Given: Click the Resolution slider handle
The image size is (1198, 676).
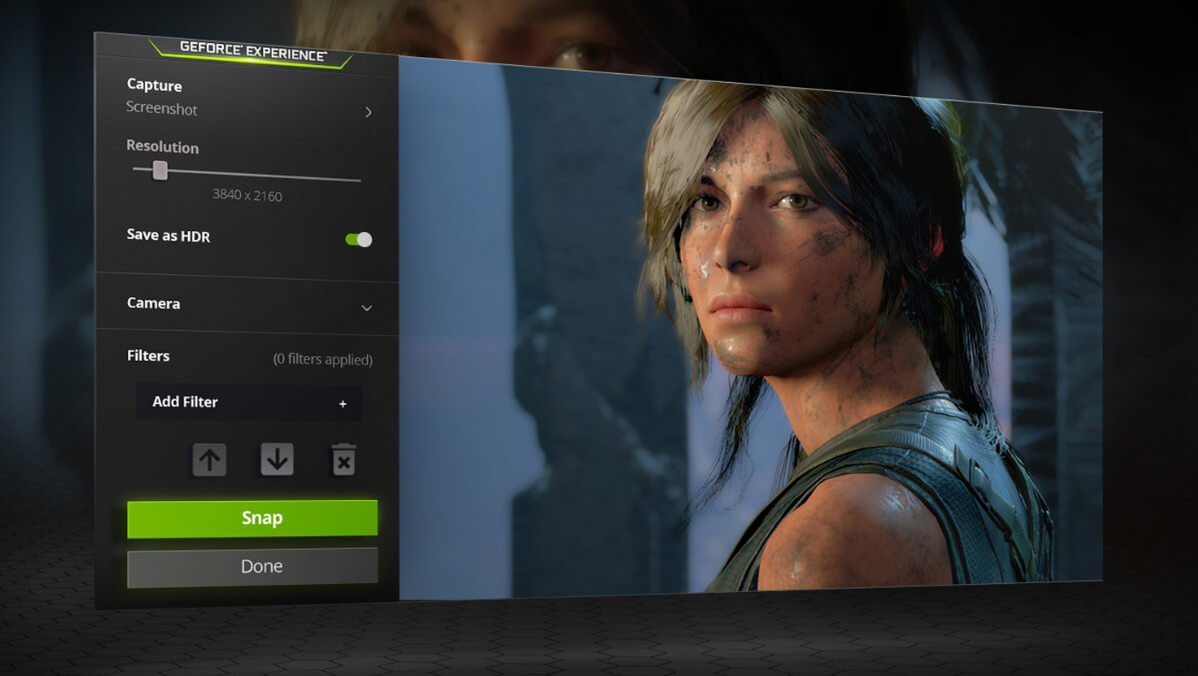Looking at the screenshot, I should point(160,171).
